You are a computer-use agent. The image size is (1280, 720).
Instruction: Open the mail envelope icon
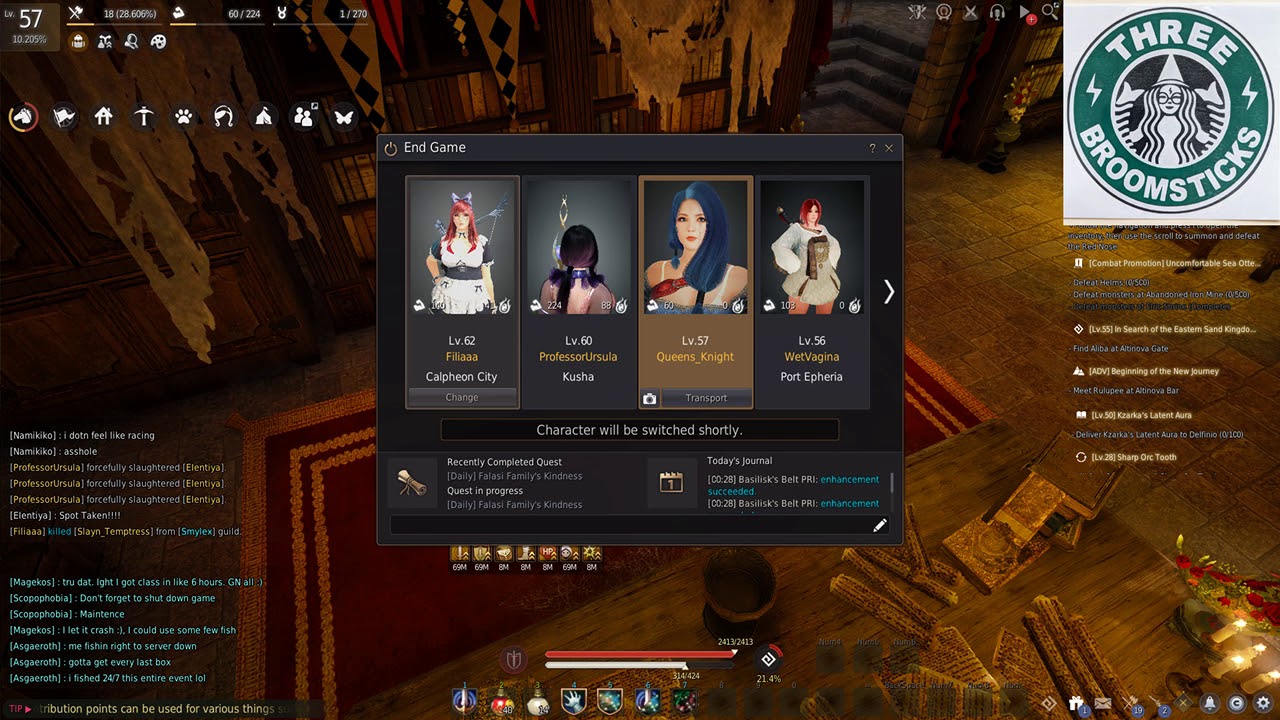point(1103,704)
